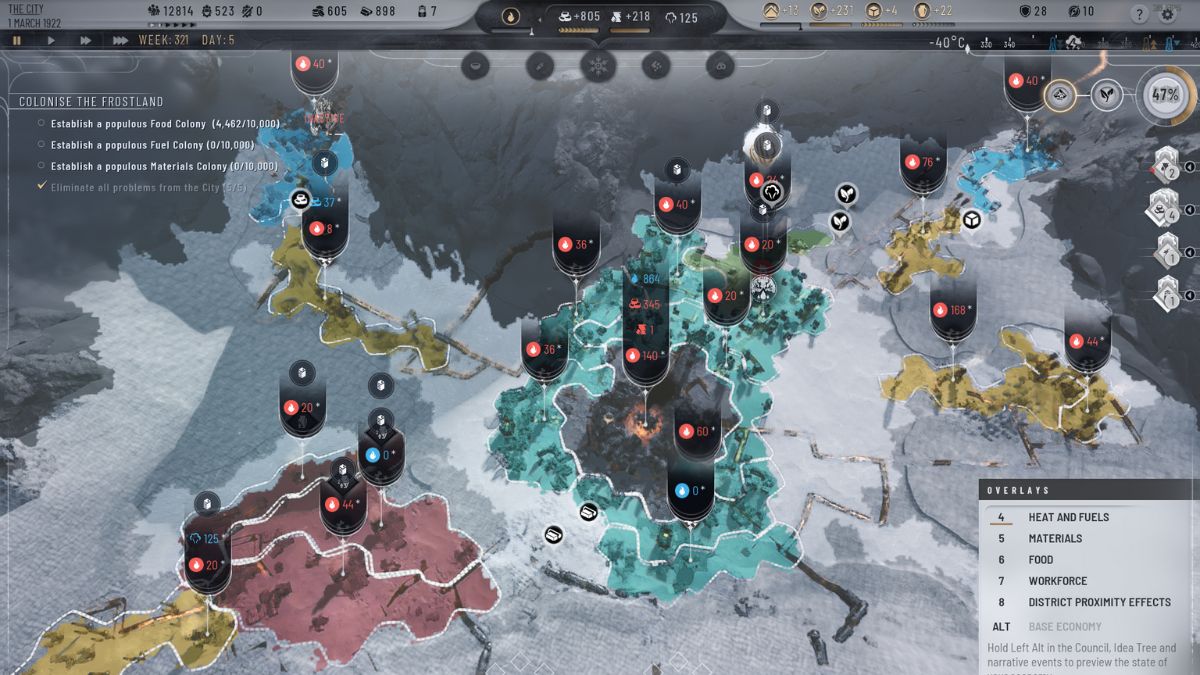Switch to Heat and Fuels overlay
This screenshot has height=675, width=1200.
point(1068,517)
